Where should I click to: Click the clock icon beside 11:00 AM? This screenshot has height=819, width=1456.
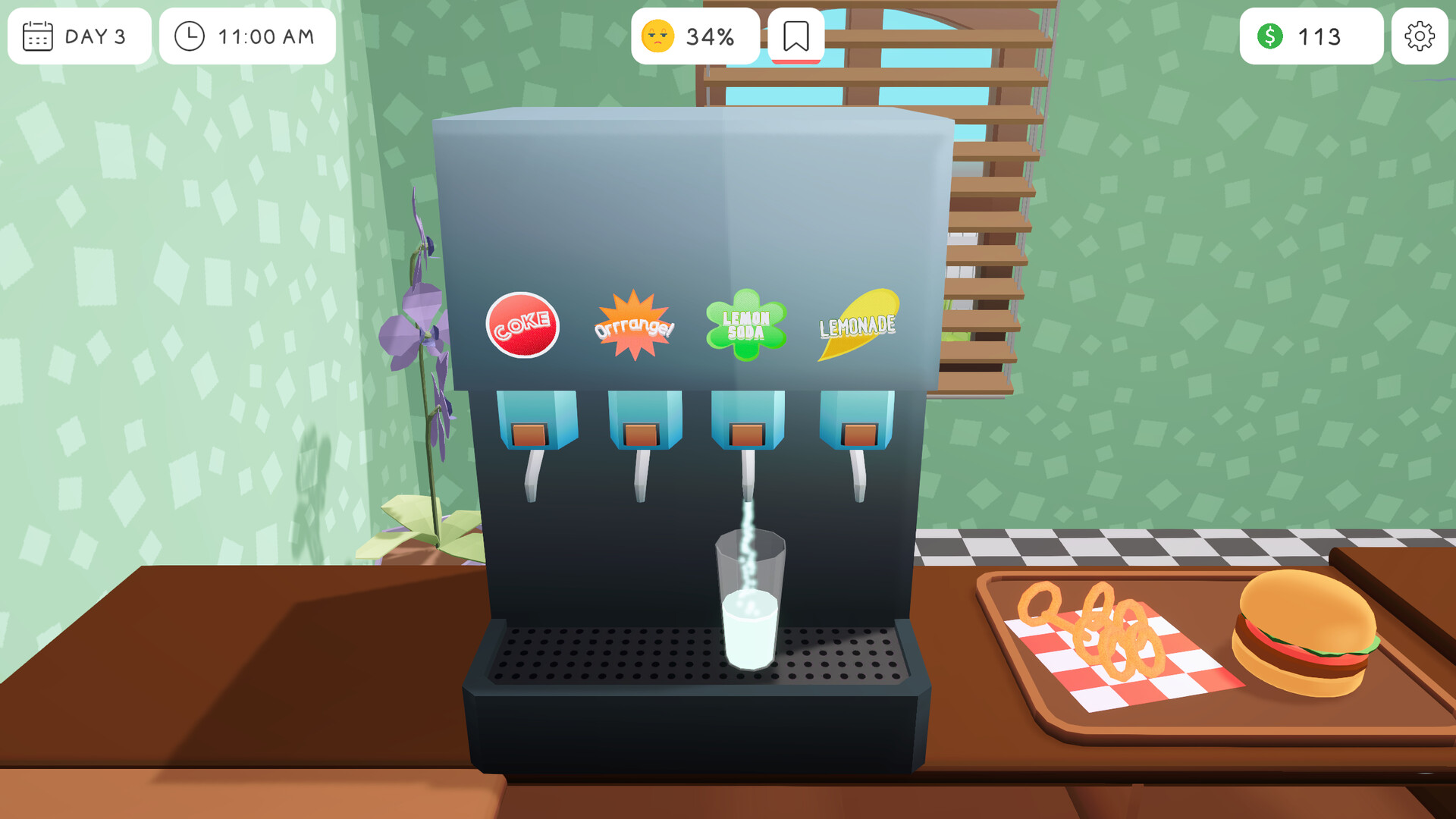tap(190, 36)
